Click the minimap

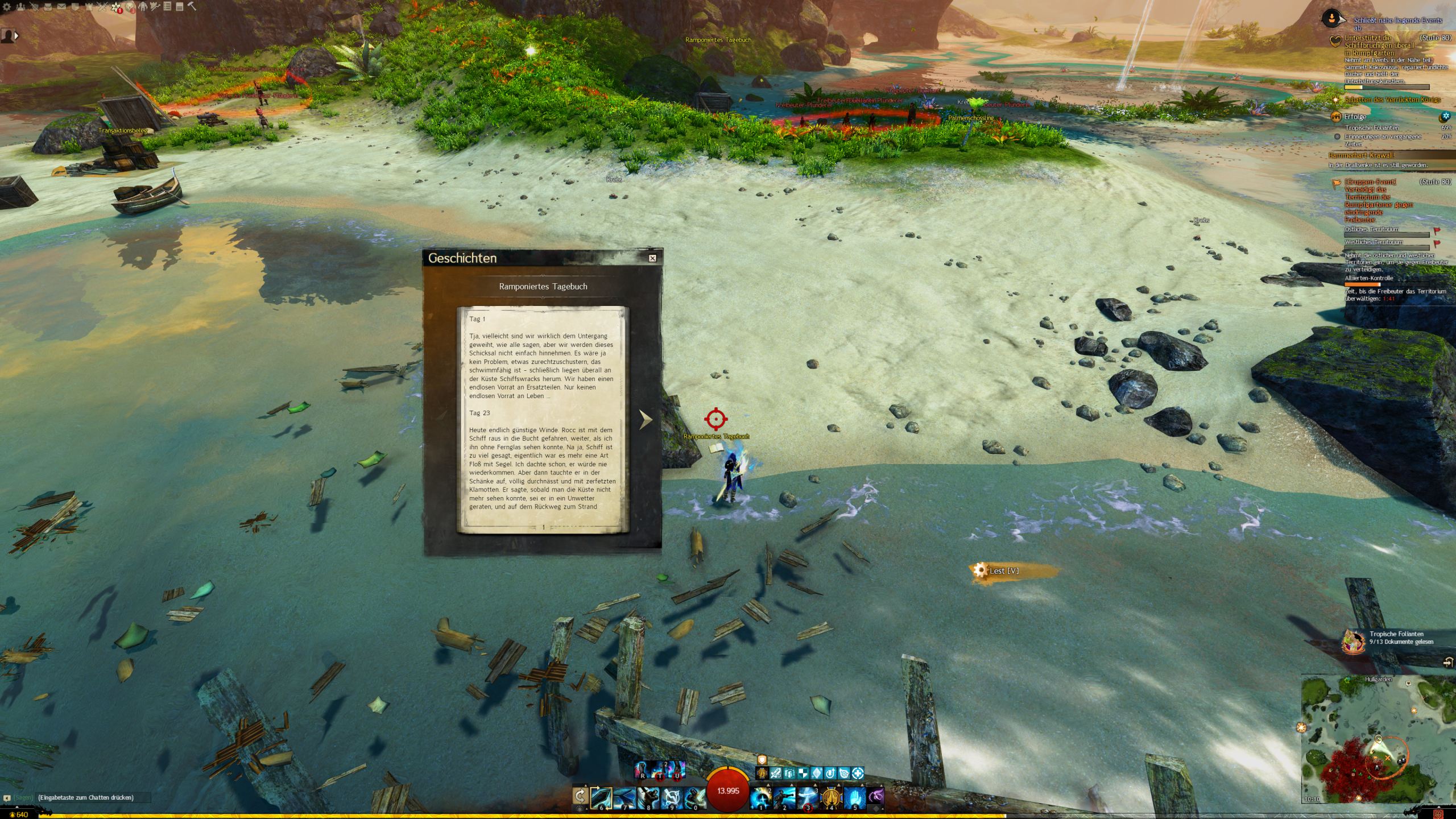[1376, 739]
